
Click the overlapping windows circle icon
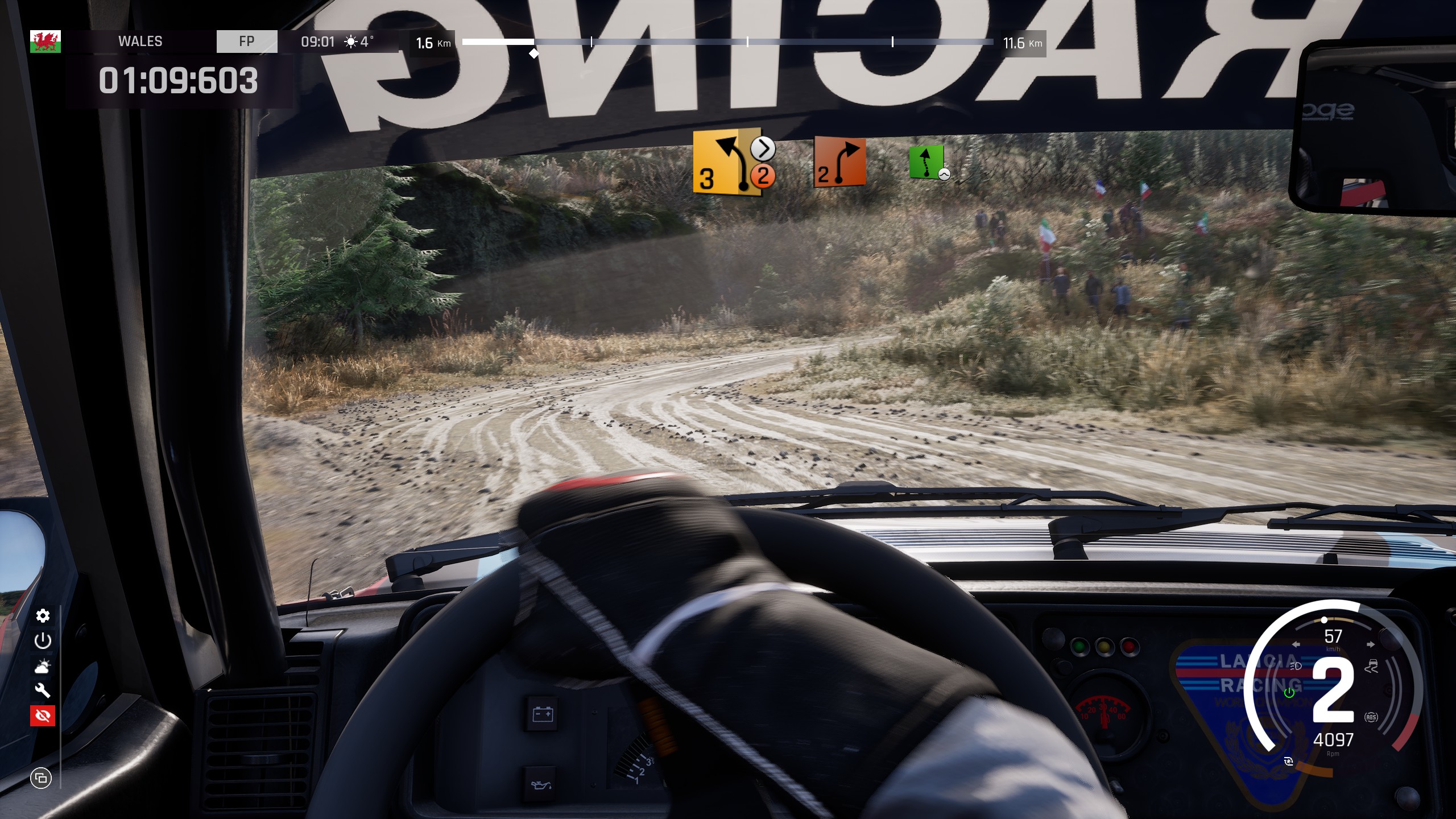pyautogui.click(x=41, y=777)
